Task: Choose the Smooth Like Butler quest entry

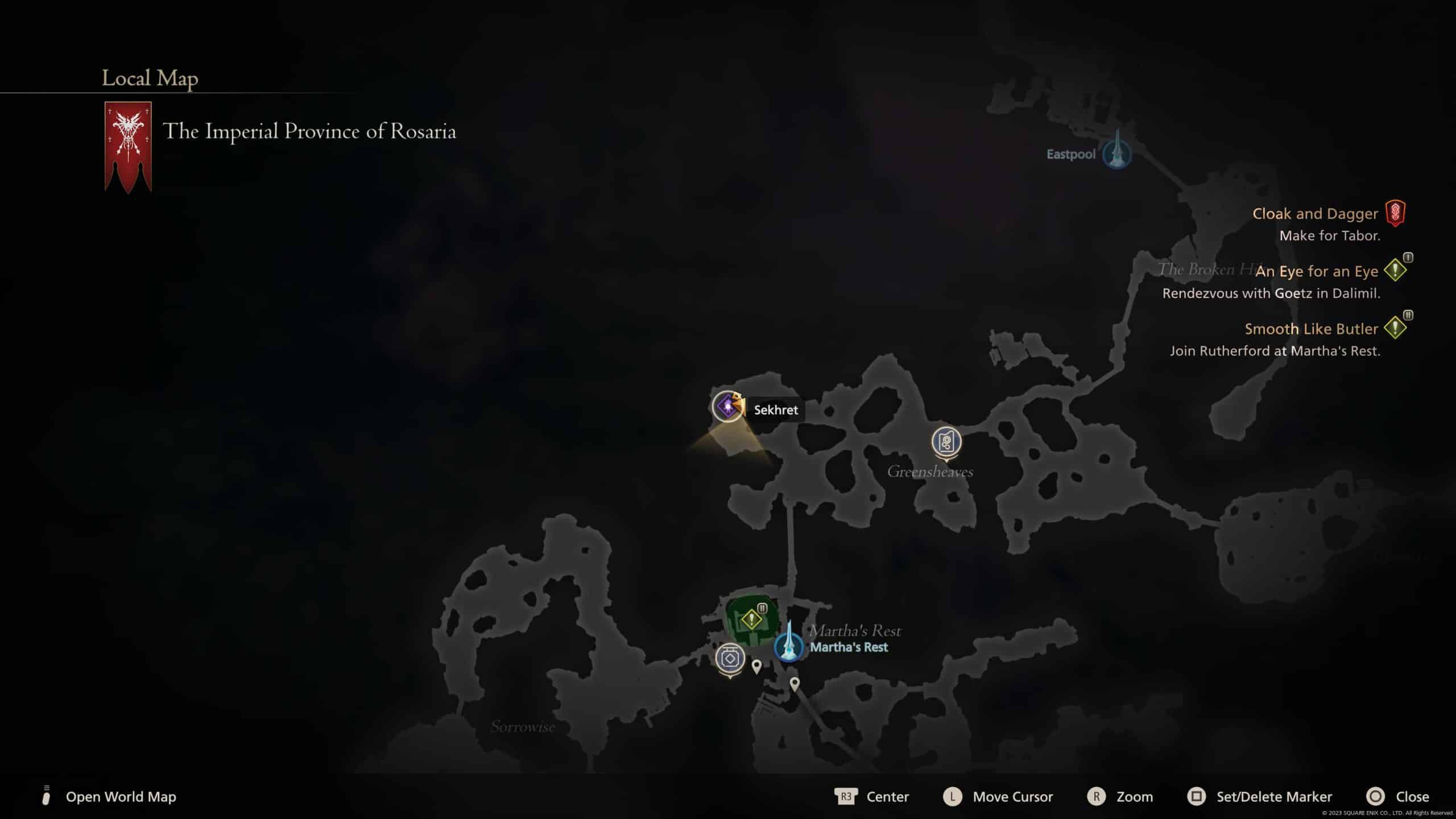Action: [1311, 329]
